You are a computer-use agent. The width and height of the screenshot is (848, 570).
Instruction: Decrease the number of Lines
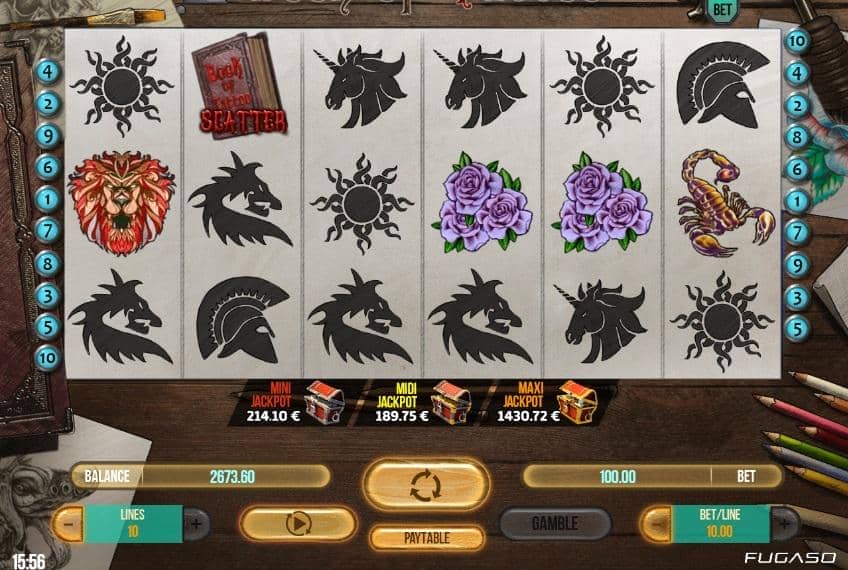(67, 523)
